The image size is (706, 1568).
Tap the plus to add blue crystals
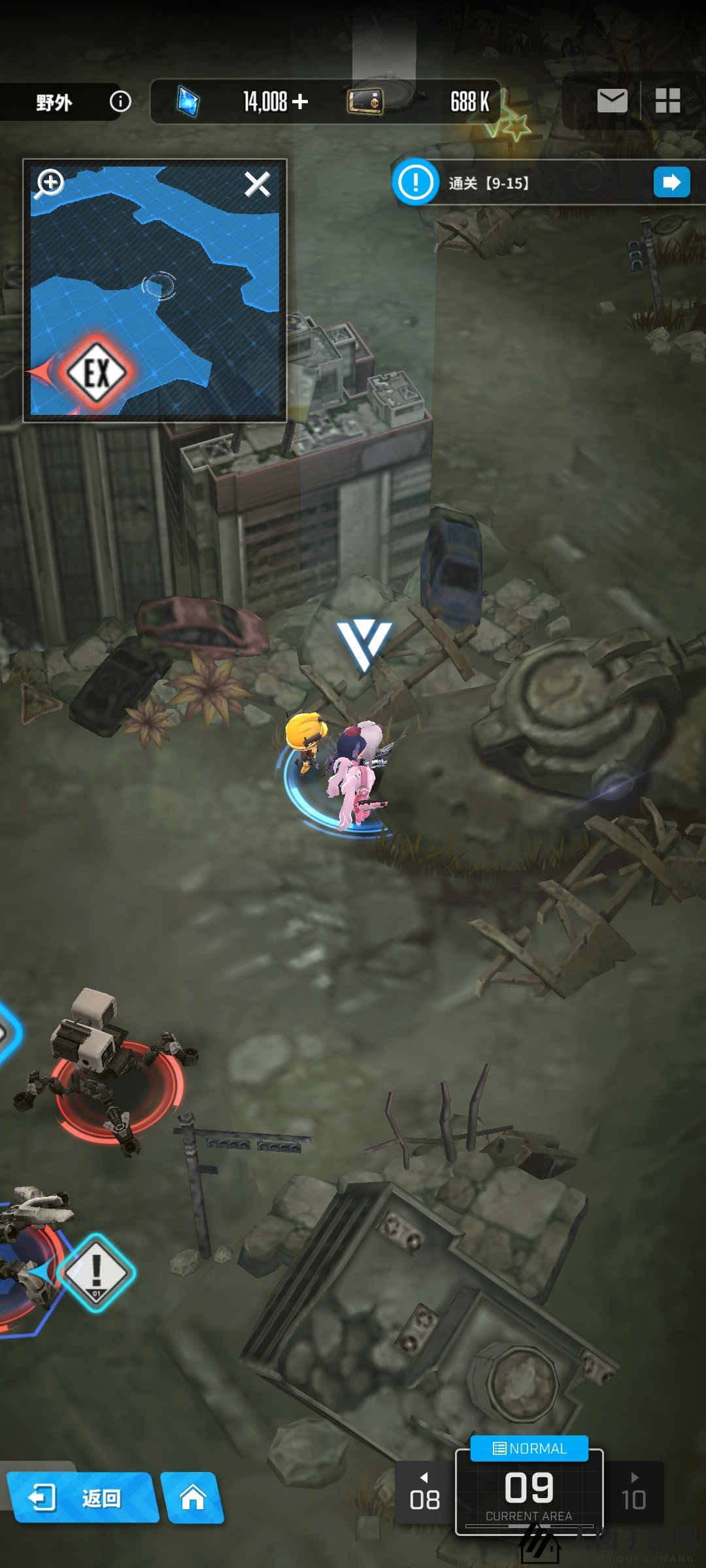pyautogui.click(x=300, y=101)
